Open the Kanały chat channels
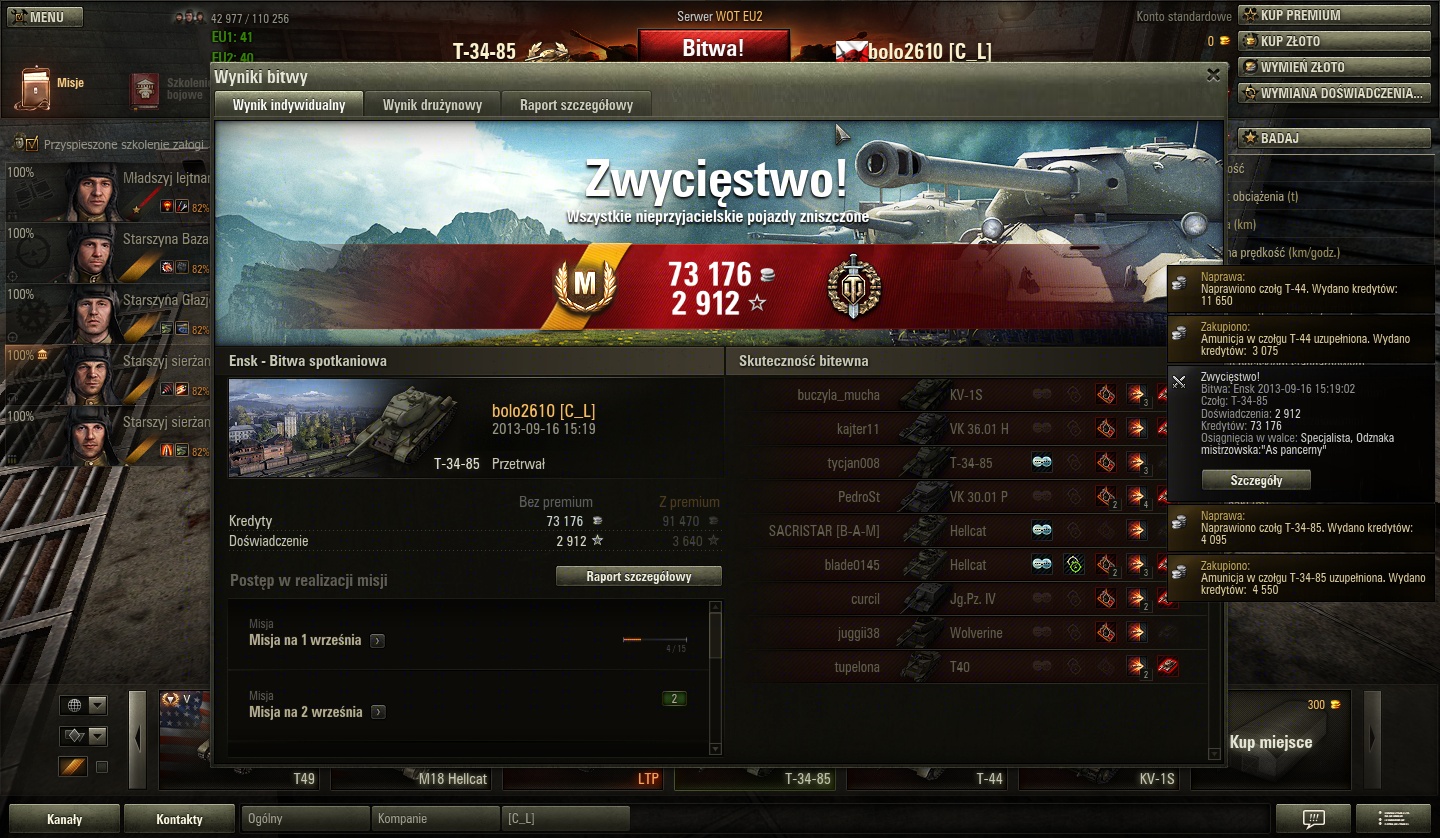This screenshot has height=838, width=1440. tap(64, 819)
